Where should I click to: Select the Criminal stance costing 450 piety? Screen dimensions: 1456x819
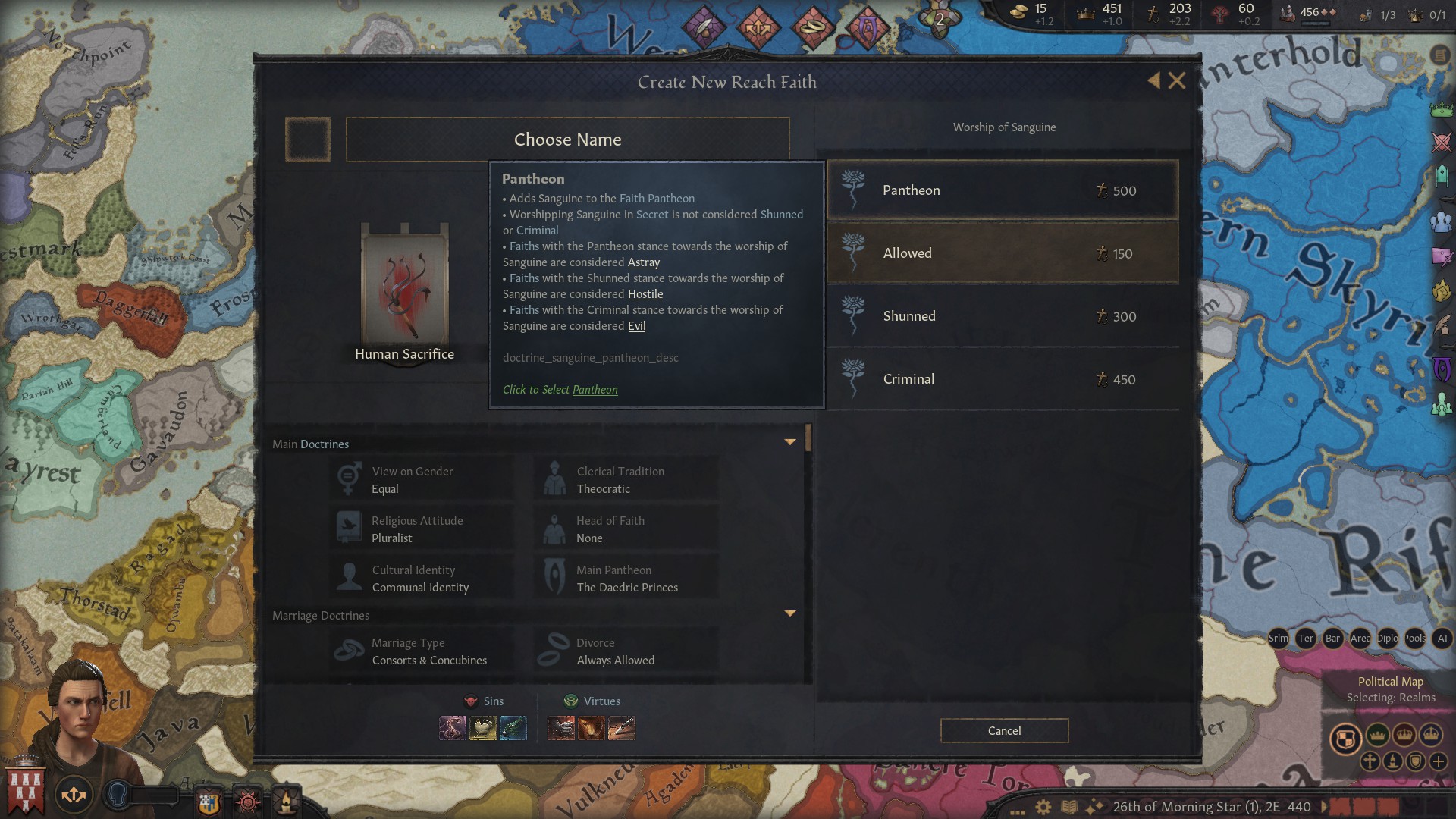tap(1001, 378)
